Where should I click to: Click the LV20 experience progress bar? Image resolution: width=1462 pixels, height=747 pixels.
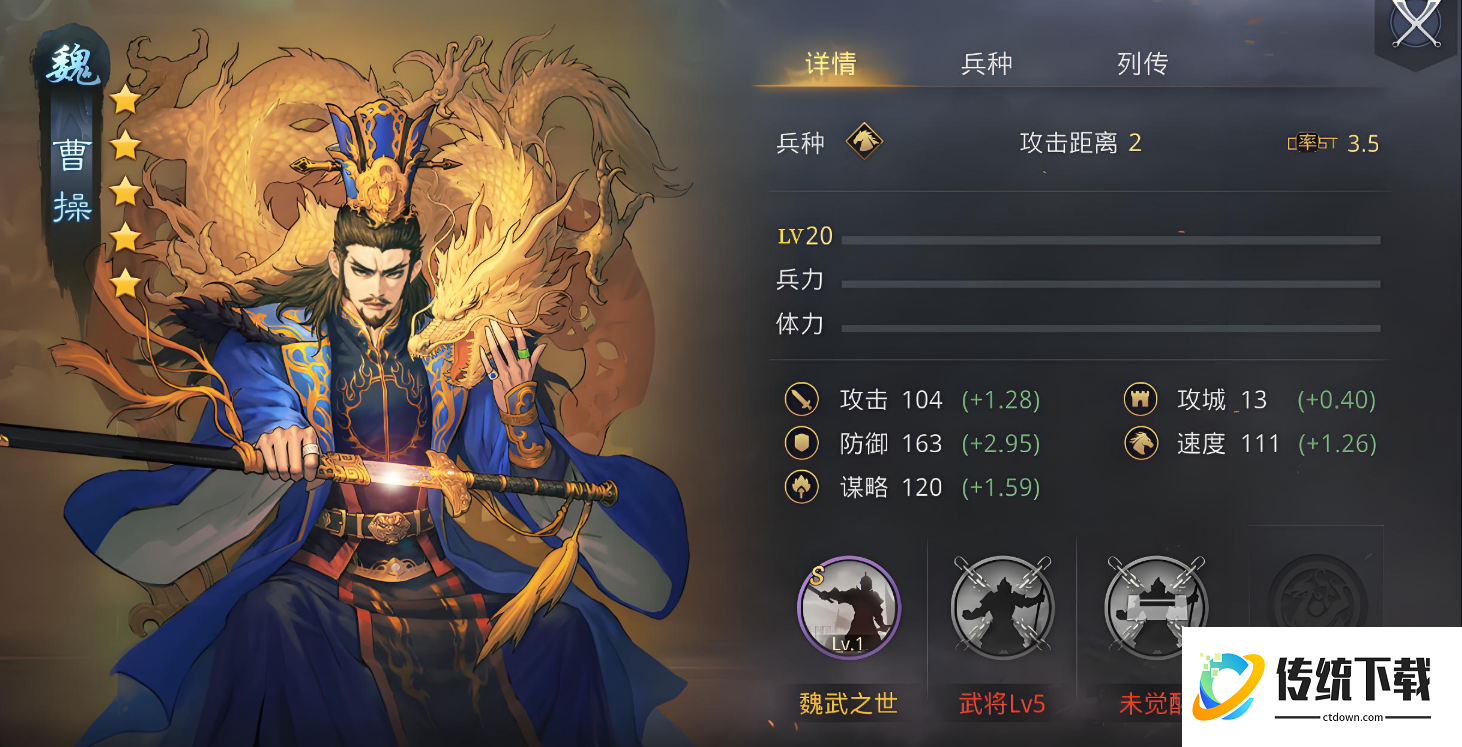1108,238
